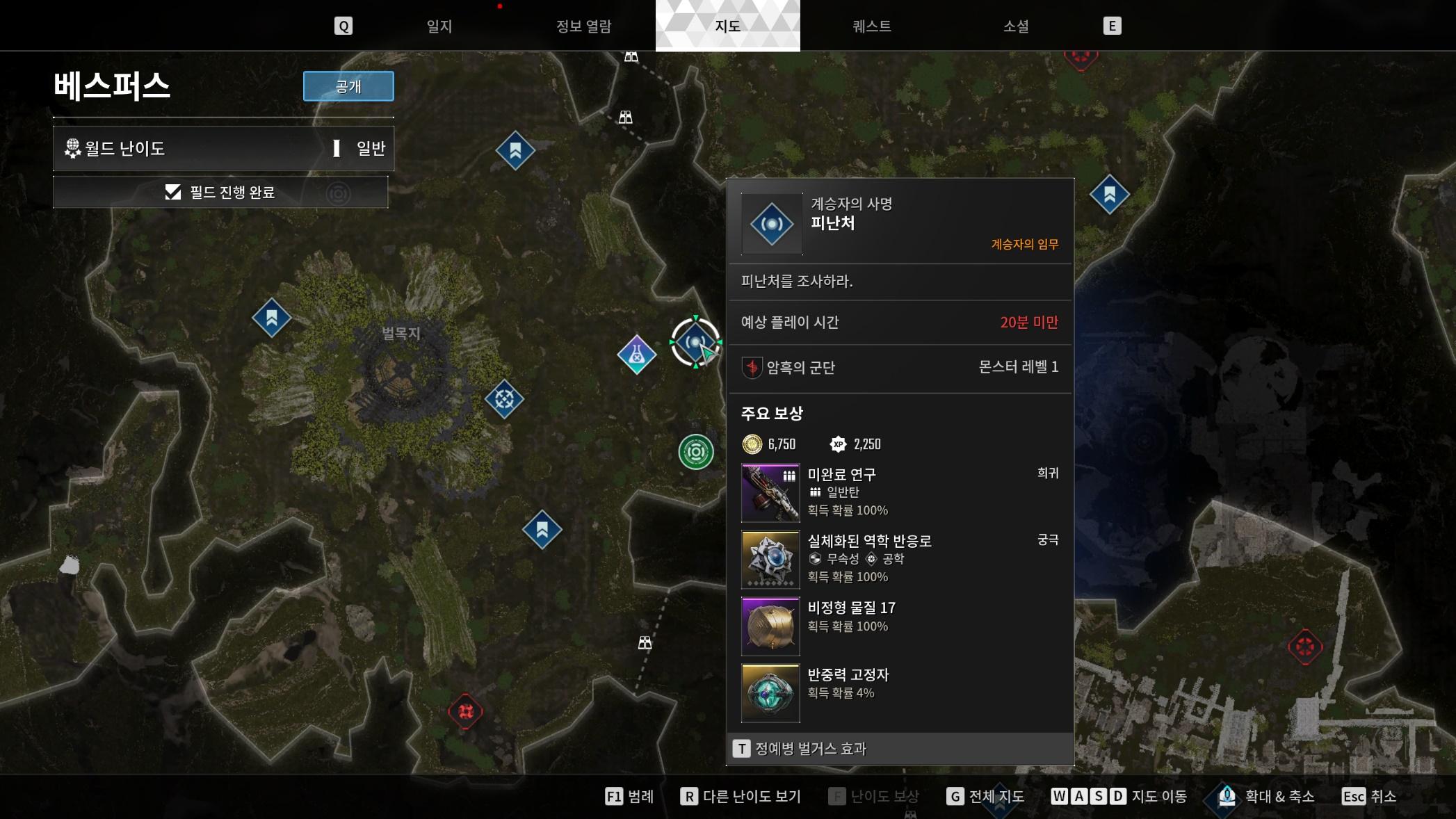Select the red marker at map bottom
This screenshot has height=819, width=1456.
click(x=465, y=711)
